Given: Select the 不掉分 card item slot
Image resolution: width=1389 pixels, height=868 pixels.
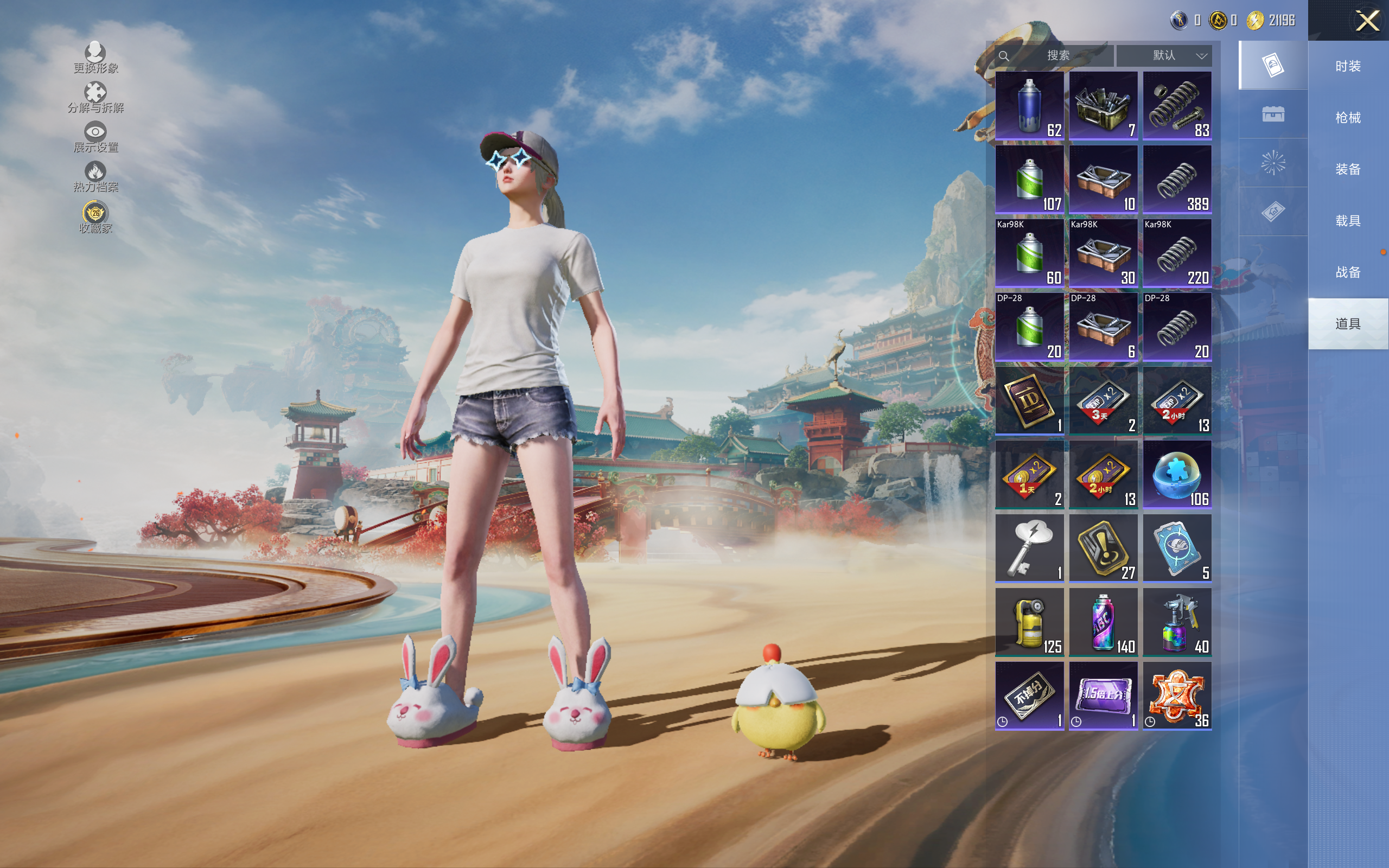Looking at the screenshot, I should pos(1029,696).
